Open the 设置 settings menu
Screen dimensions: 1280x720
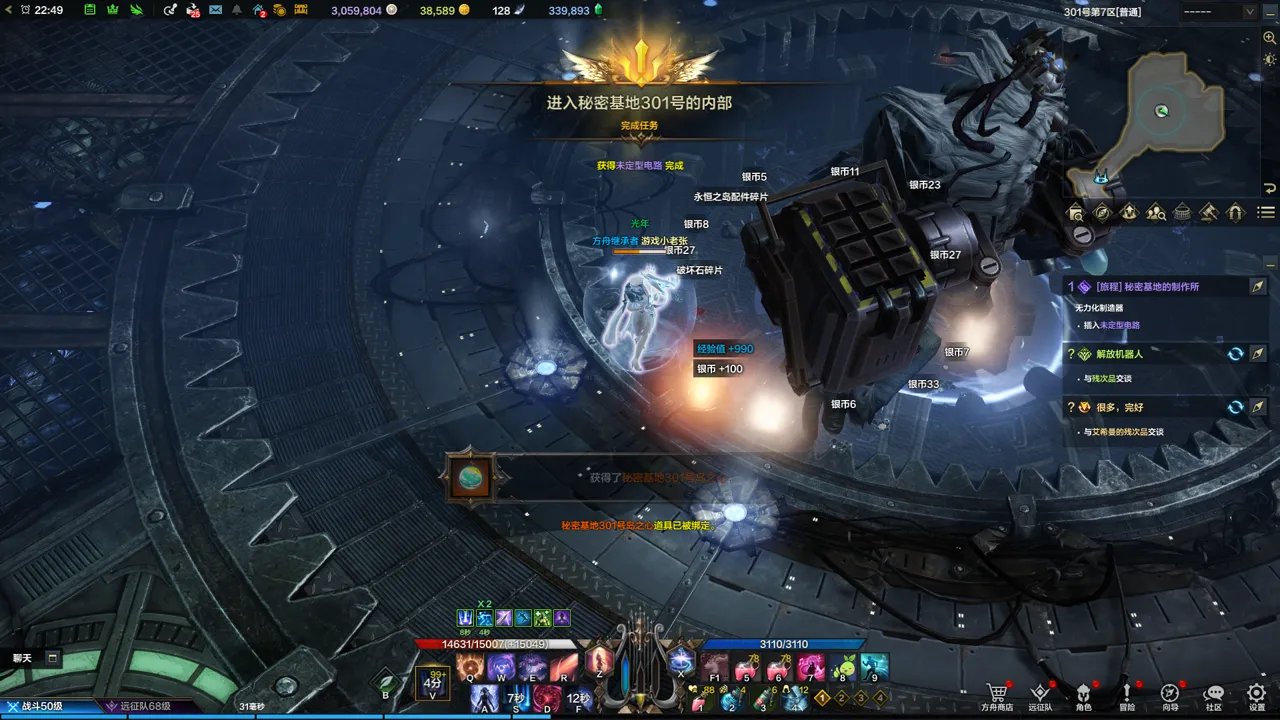coord(1256,696)
